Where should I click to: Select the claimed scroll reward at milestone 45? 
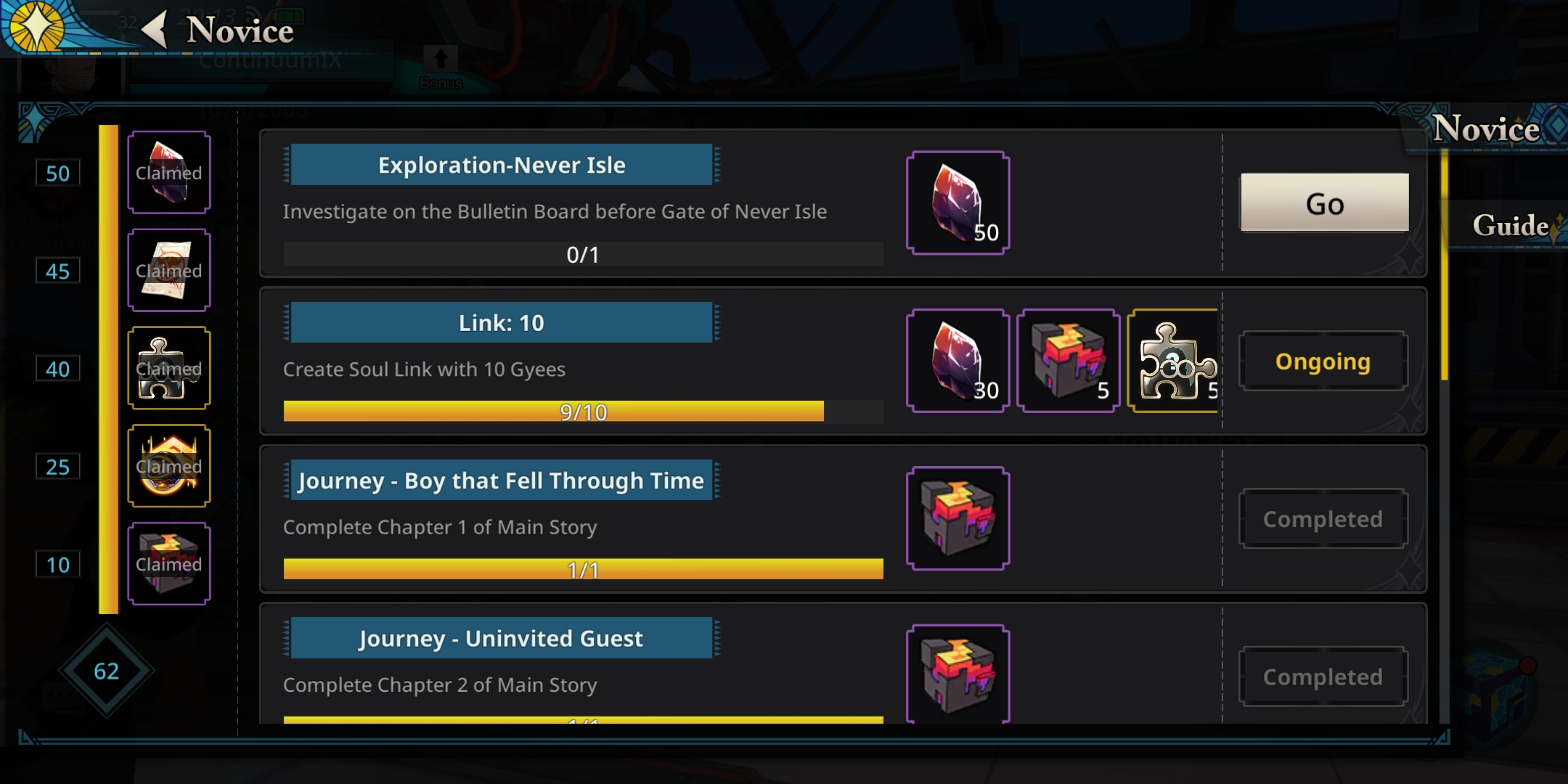tap(169, 270)
